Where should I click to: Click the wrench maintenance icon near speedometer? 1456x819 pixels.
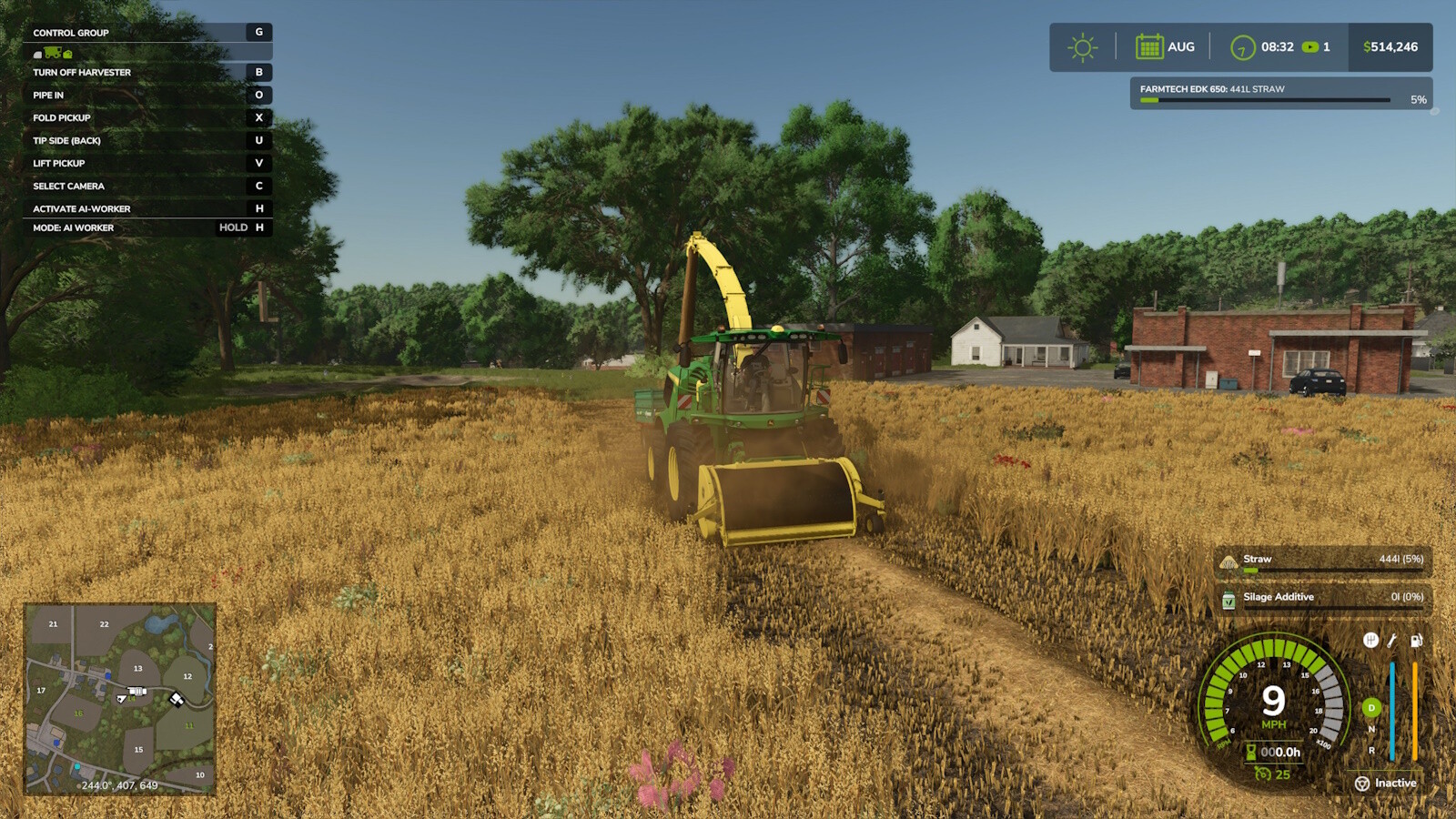[x=1390, y=641]
